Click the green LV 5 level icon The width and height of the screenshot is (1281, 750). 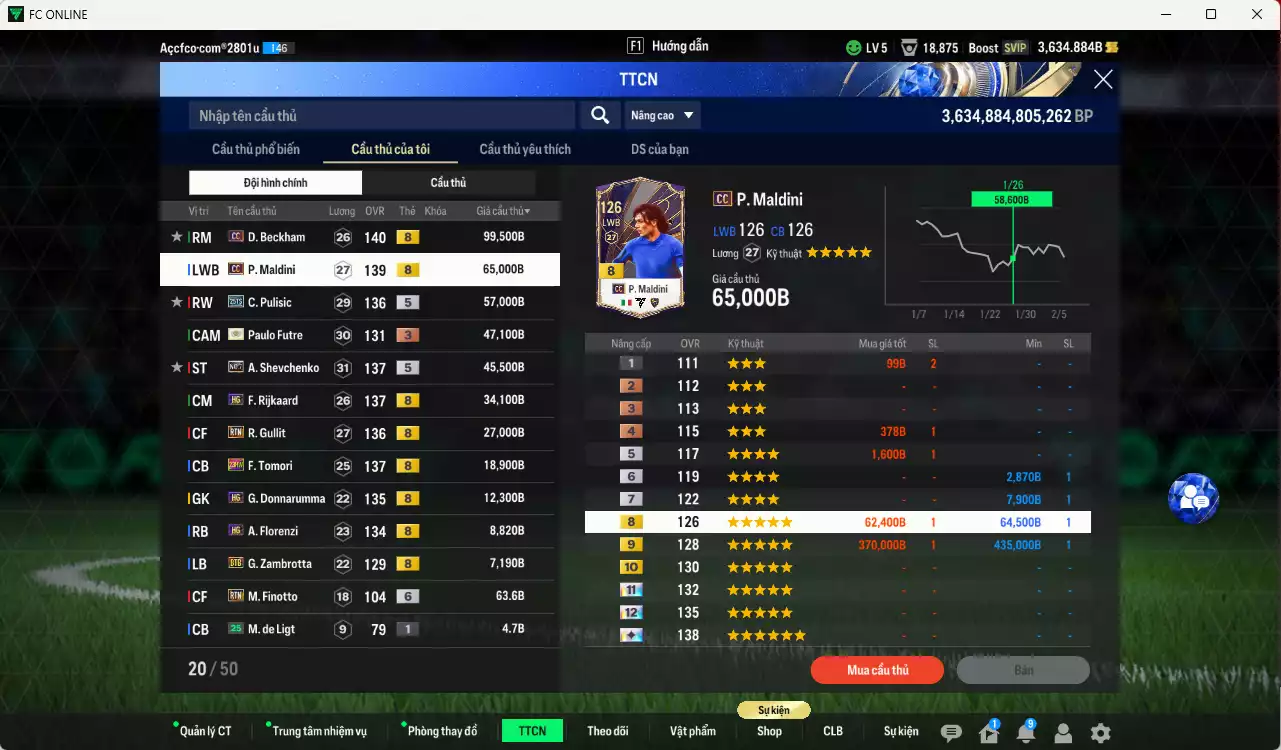point(853,46)
